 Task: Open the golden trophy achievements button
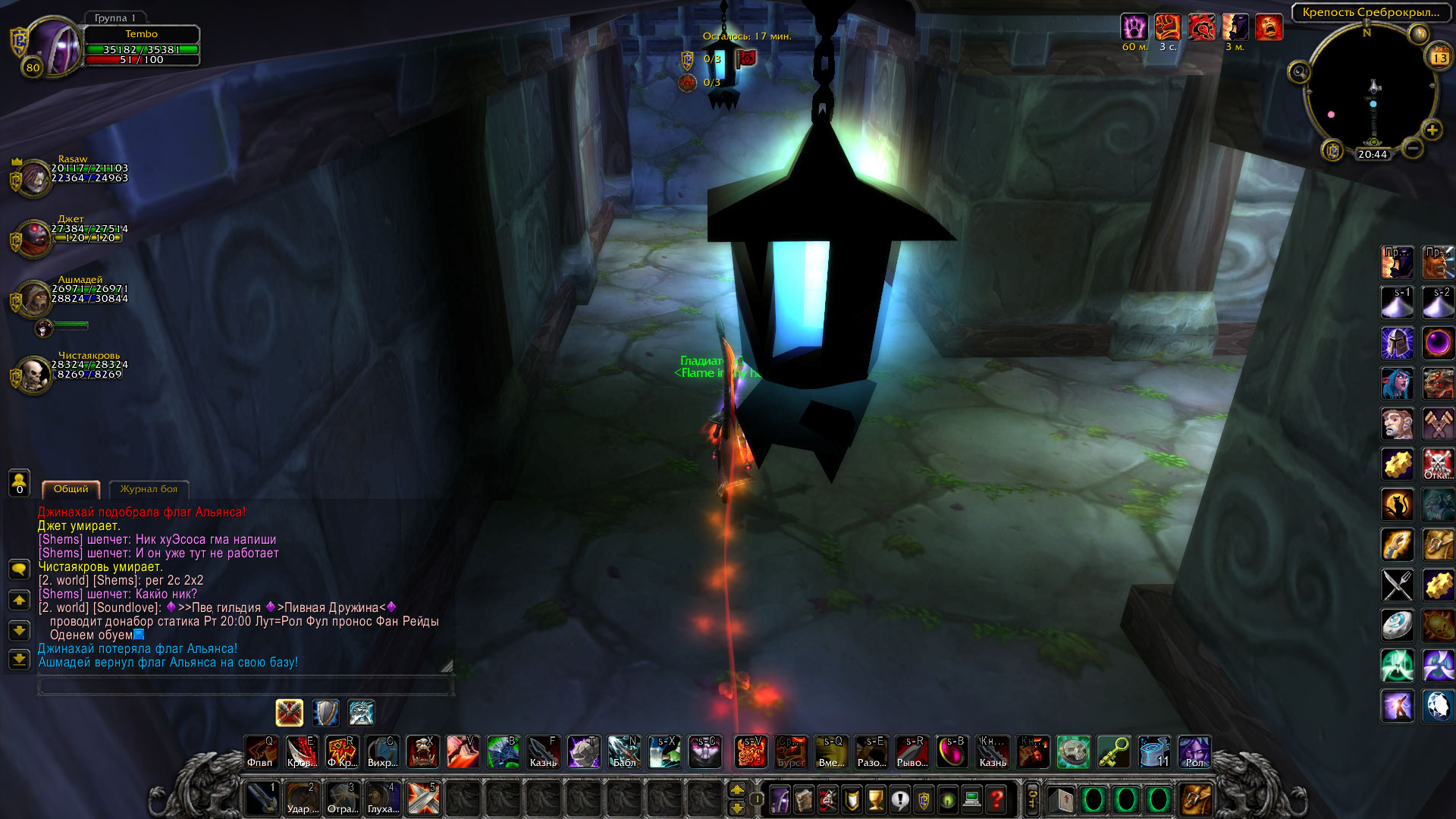pos(875,799)
